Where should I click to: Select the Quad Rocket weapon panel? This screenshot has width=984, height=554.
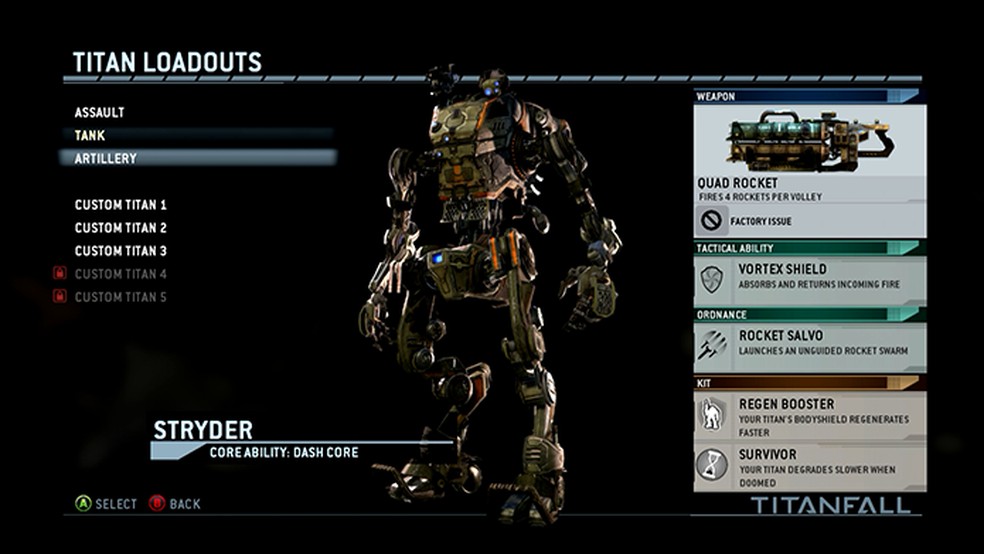point(809,165)
